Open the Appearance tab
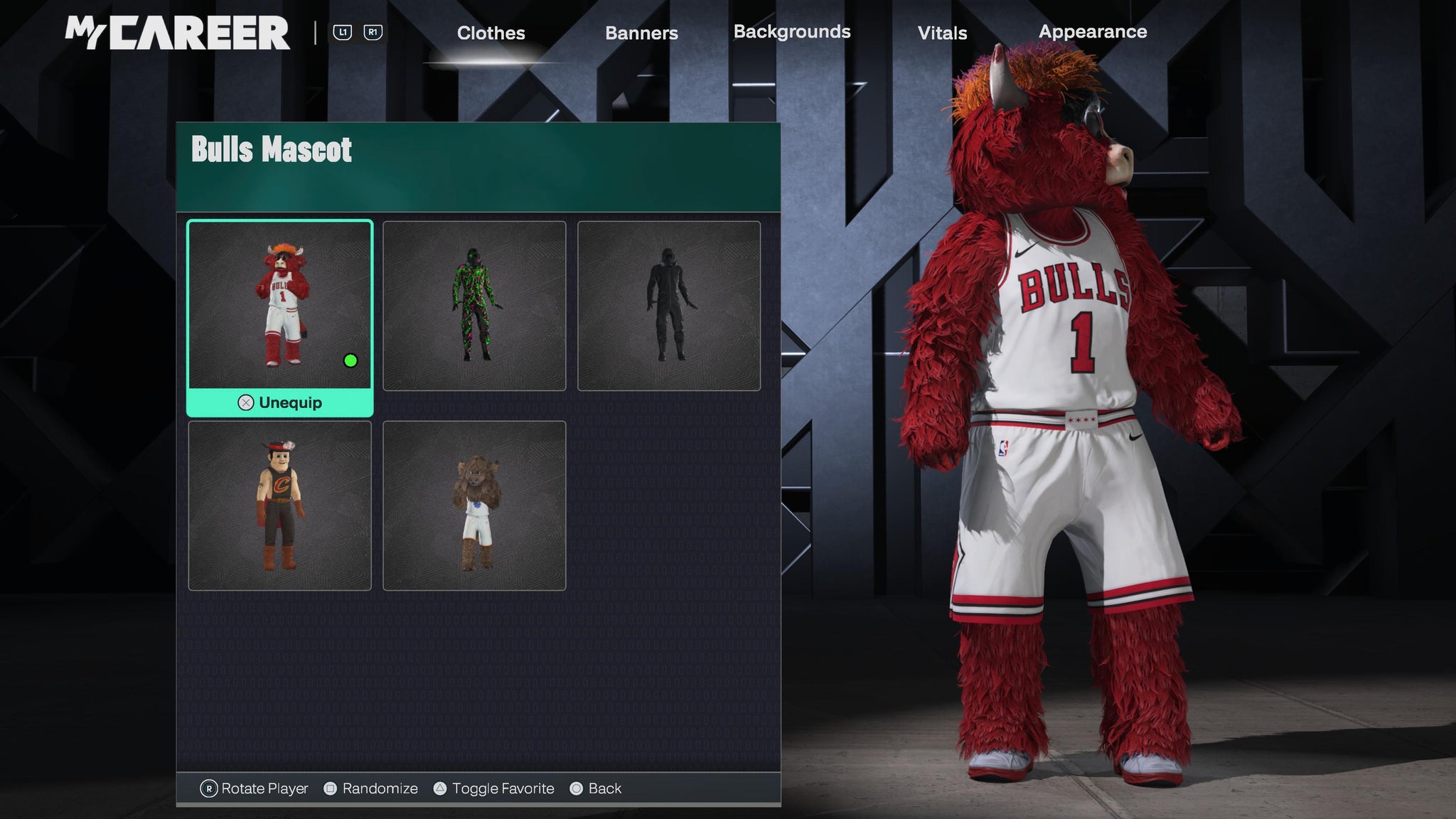1456x819 pixels. pos(1093,32)
